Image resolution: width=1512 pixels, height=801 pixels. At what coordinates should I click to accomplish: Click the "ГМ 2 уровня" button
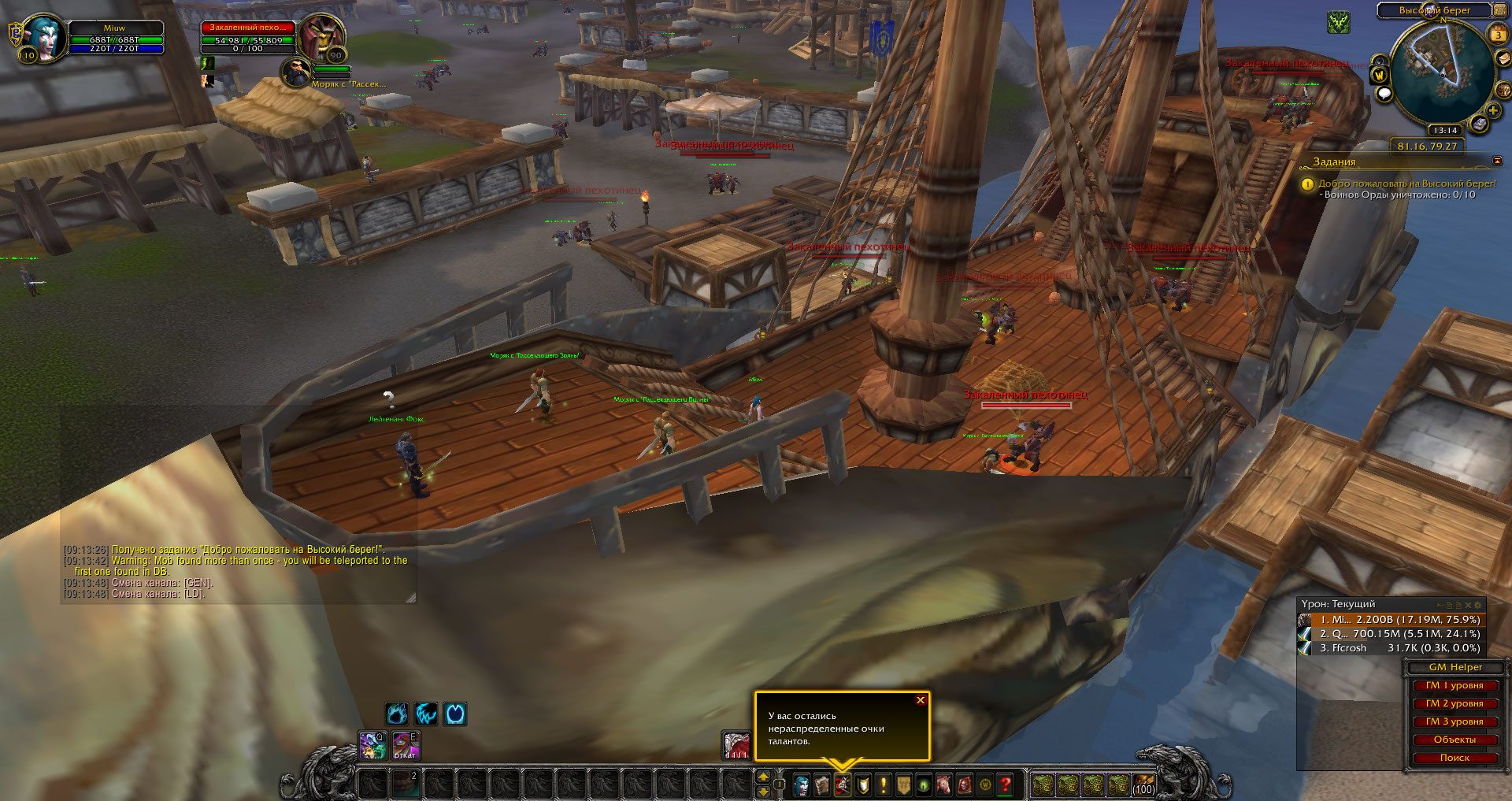click(1454, 703)
